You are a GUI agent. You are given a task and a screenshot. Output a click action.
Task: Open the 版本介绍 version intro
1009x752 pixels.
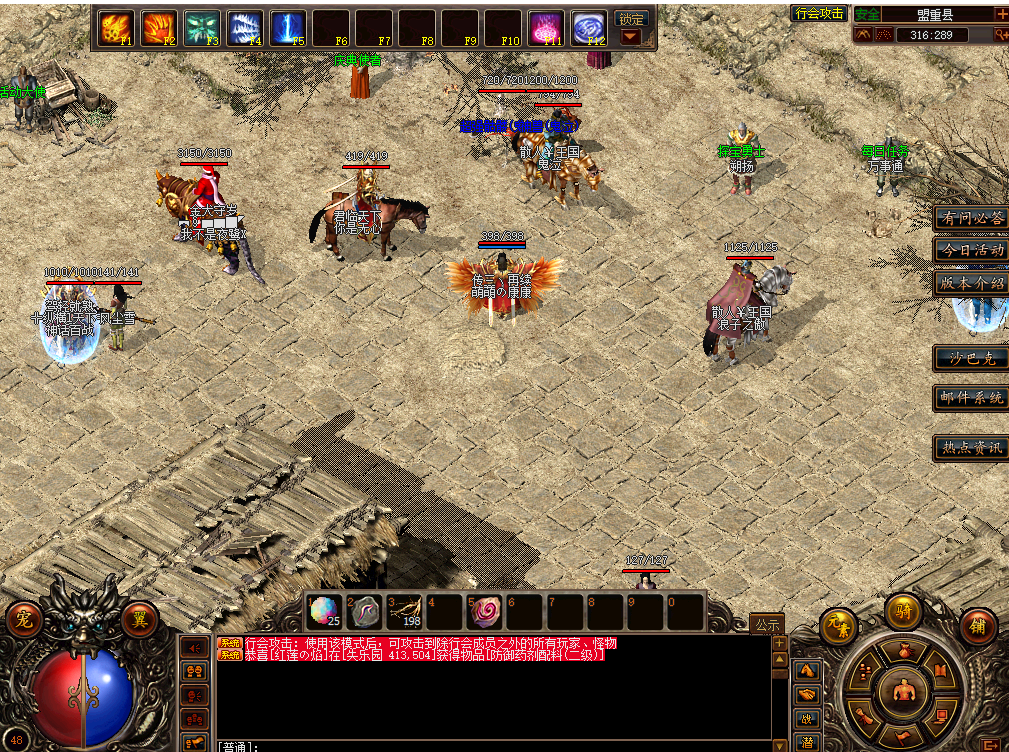(x=970, y=282)
